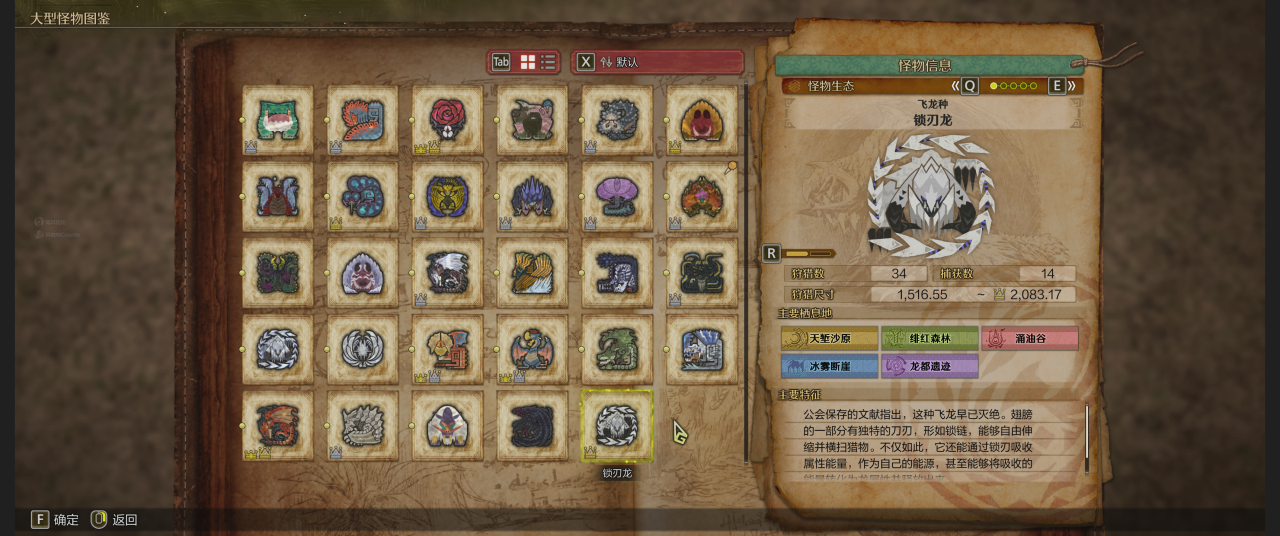Screen dimensions: 1280x536
Task: Select the Doshaguma red-faced monster tile
Action: [x=702, y=120]
